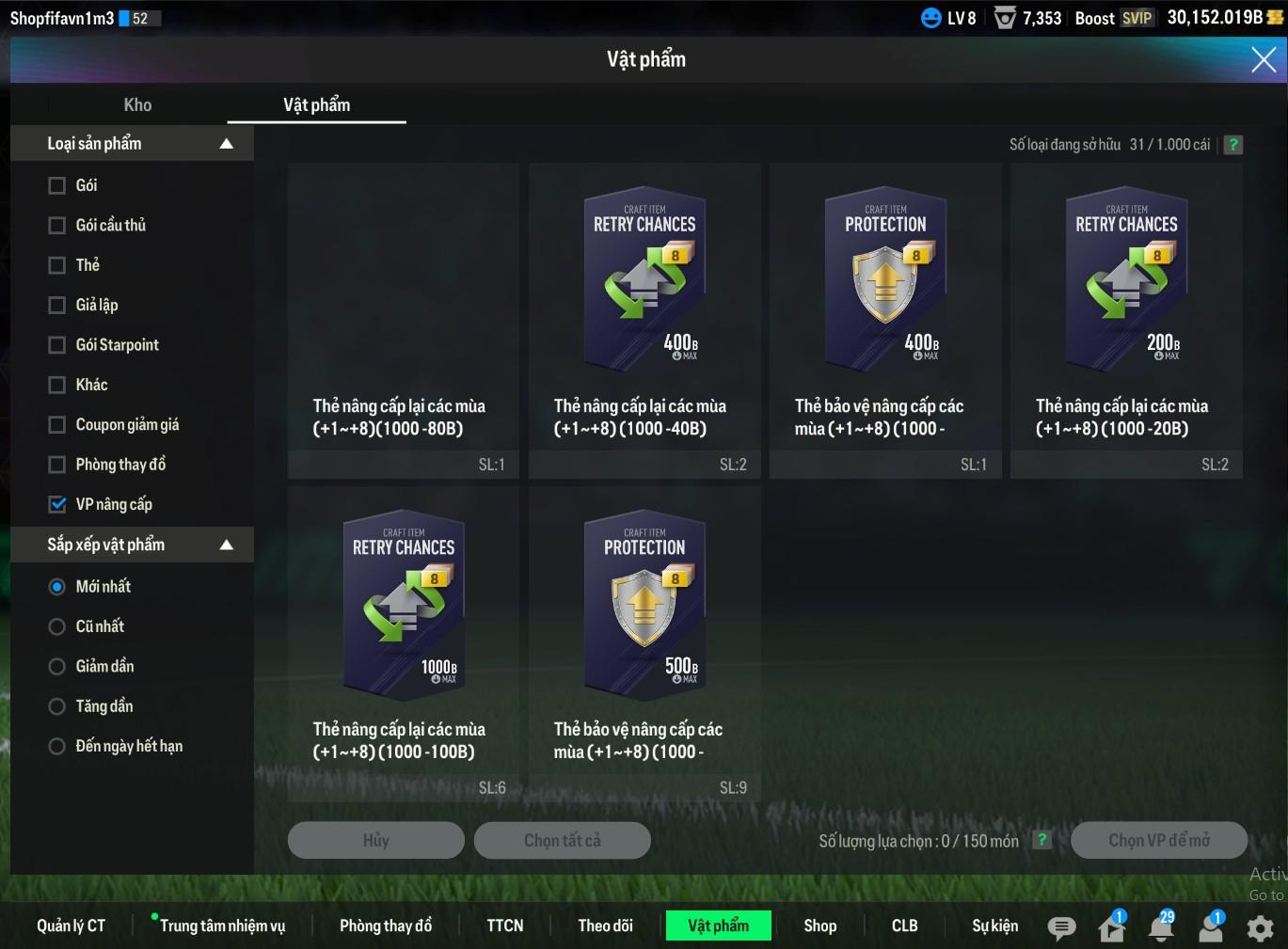This screenshot has width=1288, height=949.
Task: Select Đến ngày hết hạn sorting
Action: pyautogui.click(x=57, y=747)
